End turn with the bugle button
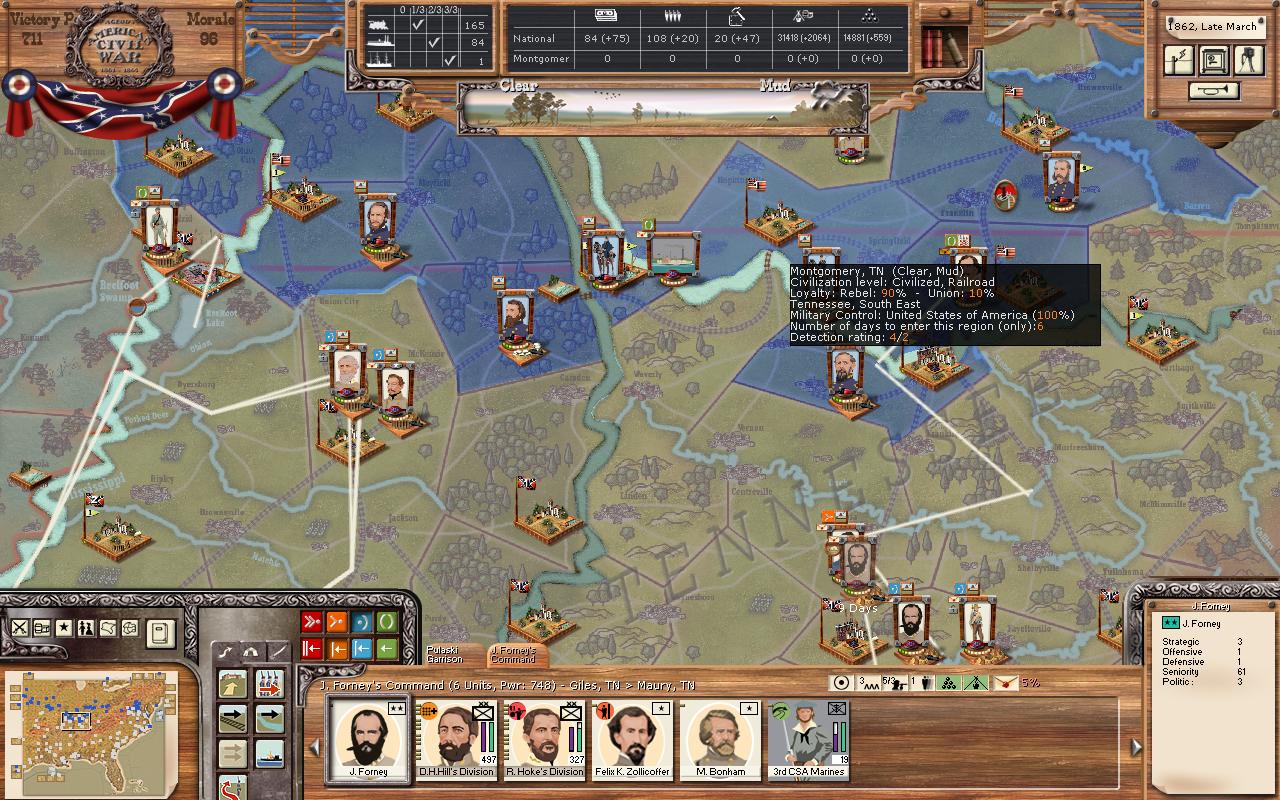The height and width of the screenshot is (800, 1280). coord(1214,91)
